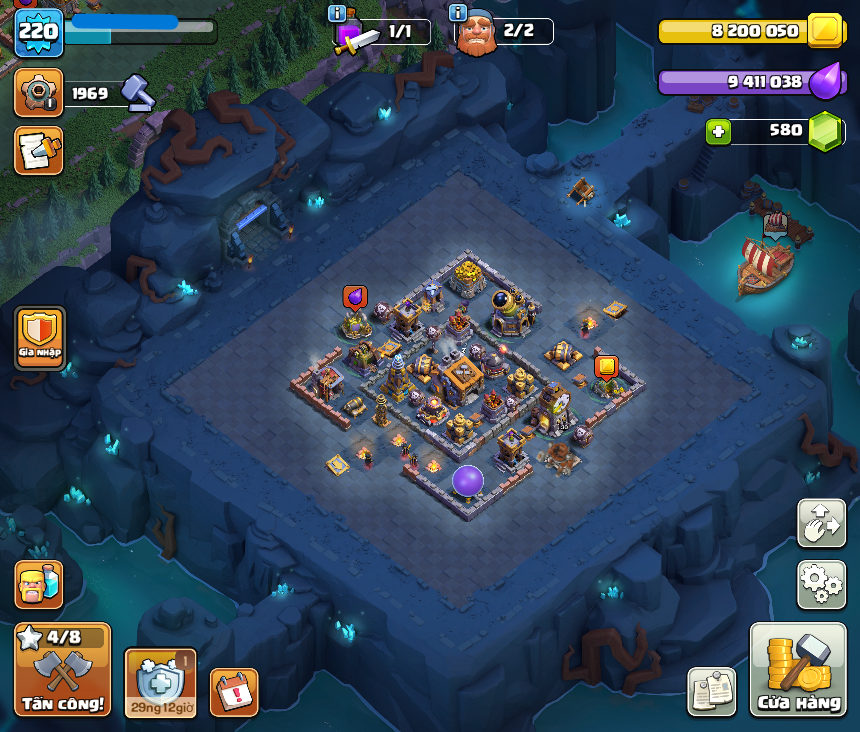Open the base layout editor hand icon

click(x=821, y=523)
